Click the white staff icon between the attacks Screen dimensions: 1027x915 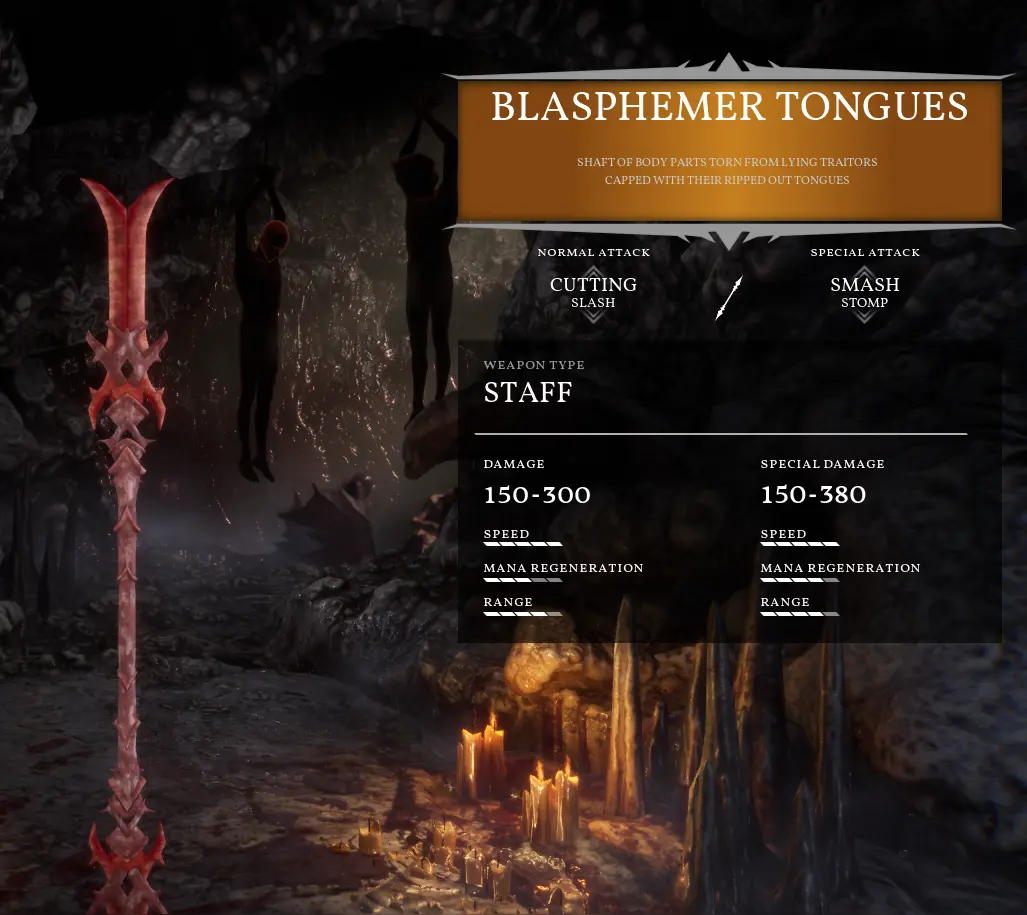tap(729, 298)
